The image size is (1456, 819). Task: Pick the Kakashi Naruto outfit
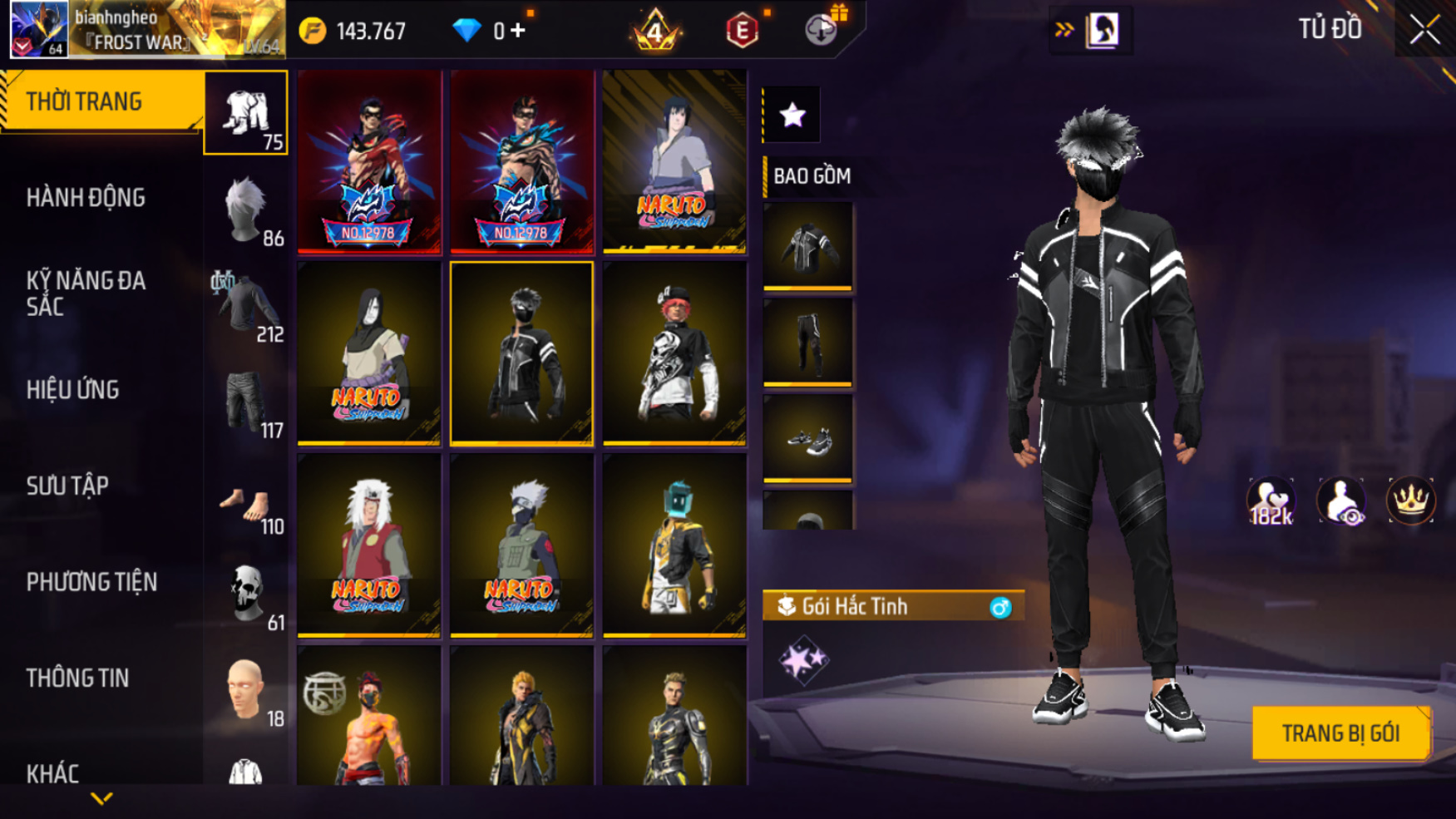click(x=521, y=545)
